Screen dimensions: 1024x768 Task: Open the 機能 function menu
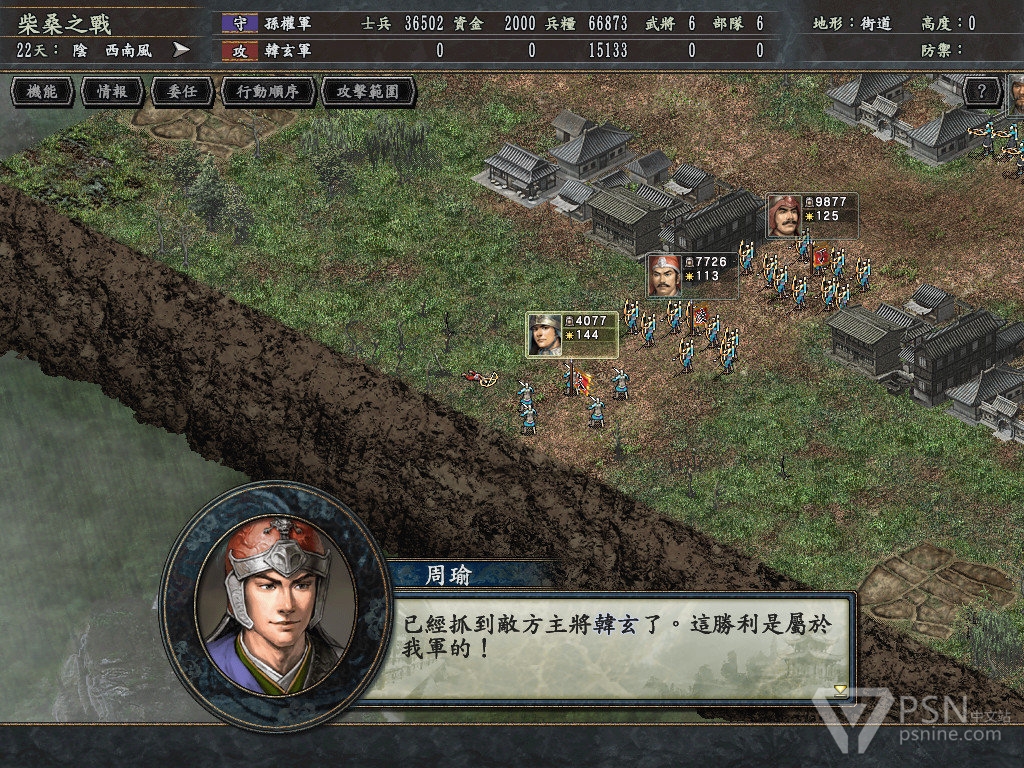pos(42,92)
